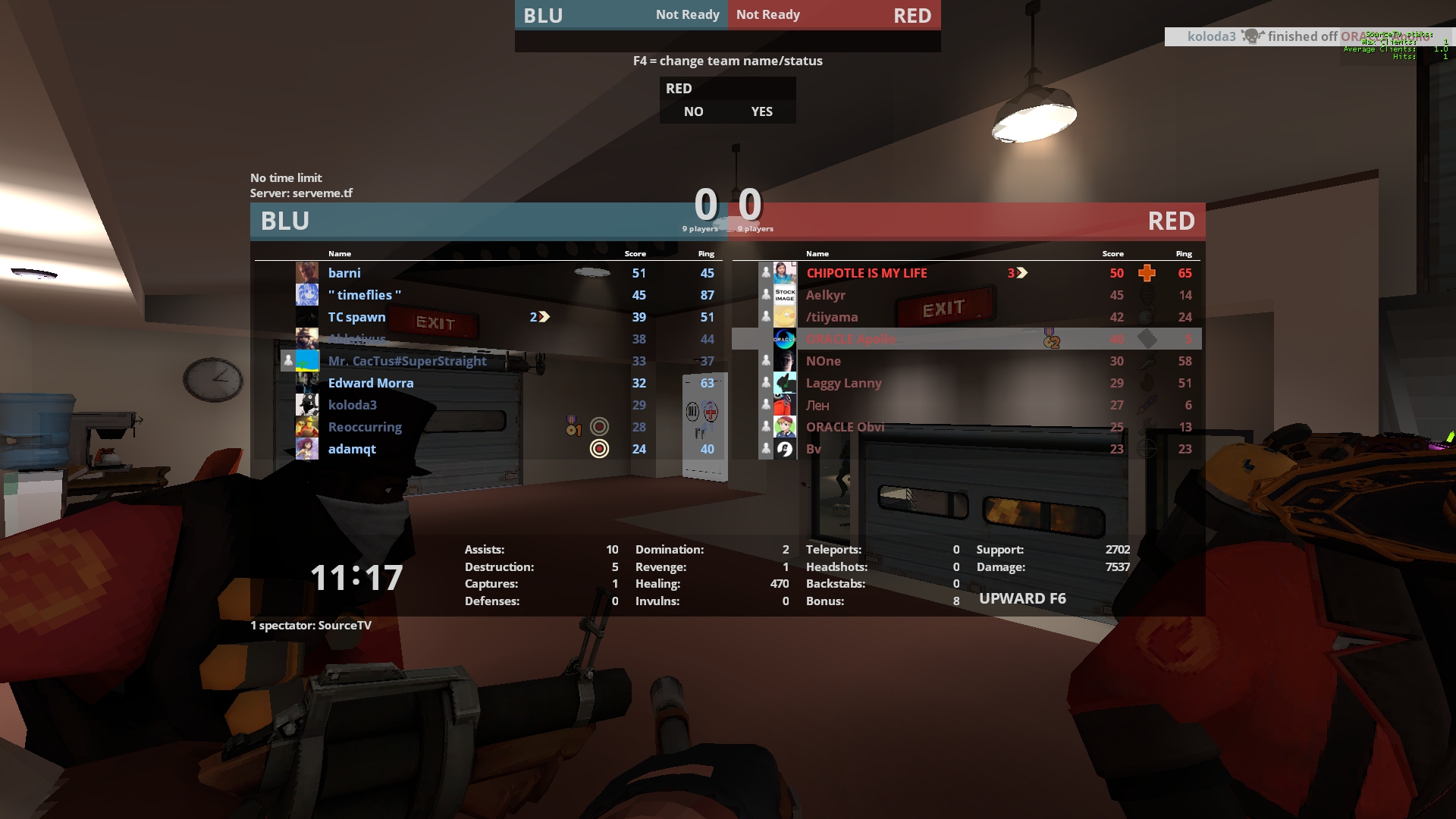This screenshot has width=1456, height=819.
Task: Select Edward Morra's scoreboard row
Action: 371,383
